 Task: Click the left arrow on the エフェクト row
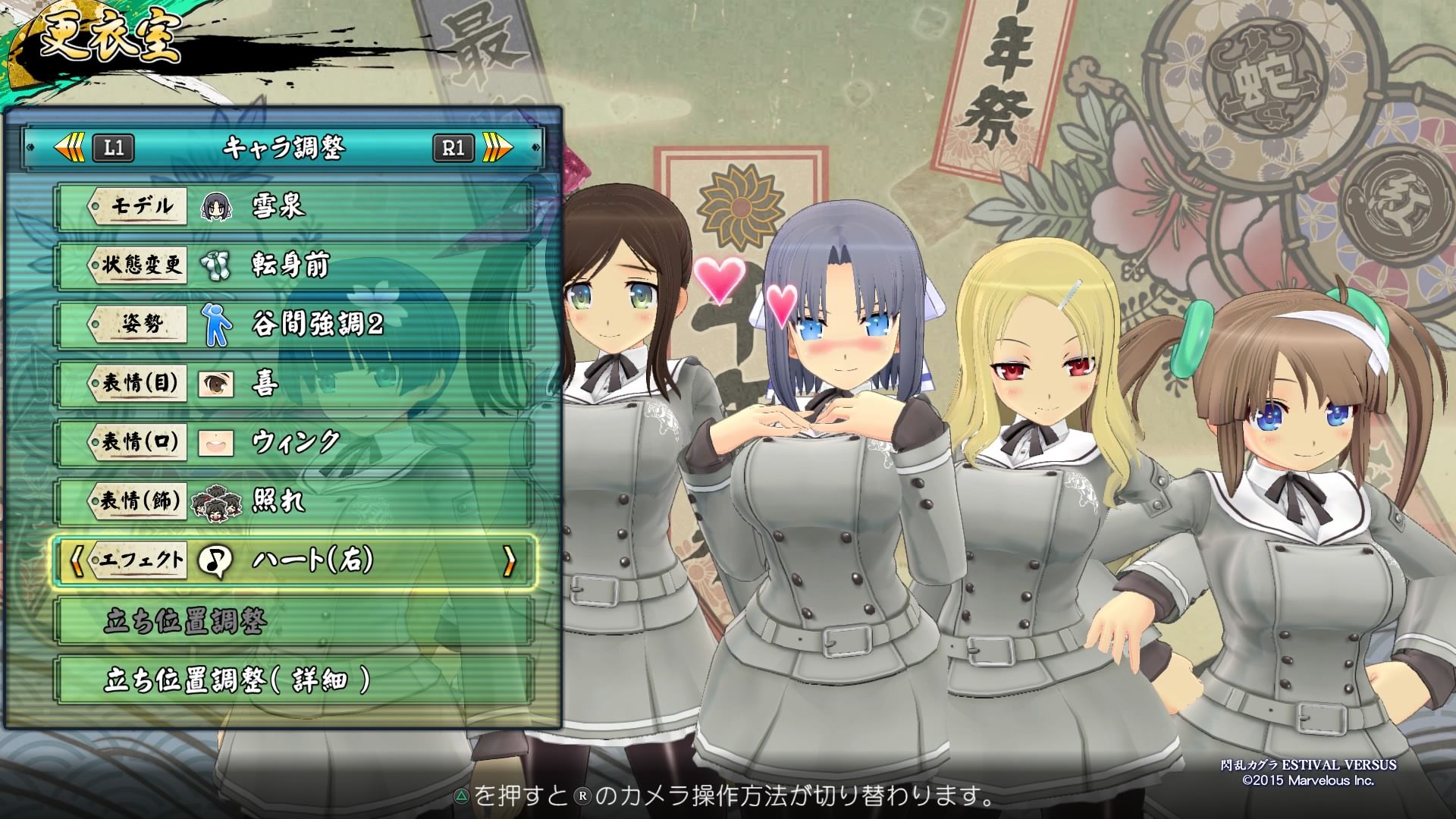tap(76, 561)
